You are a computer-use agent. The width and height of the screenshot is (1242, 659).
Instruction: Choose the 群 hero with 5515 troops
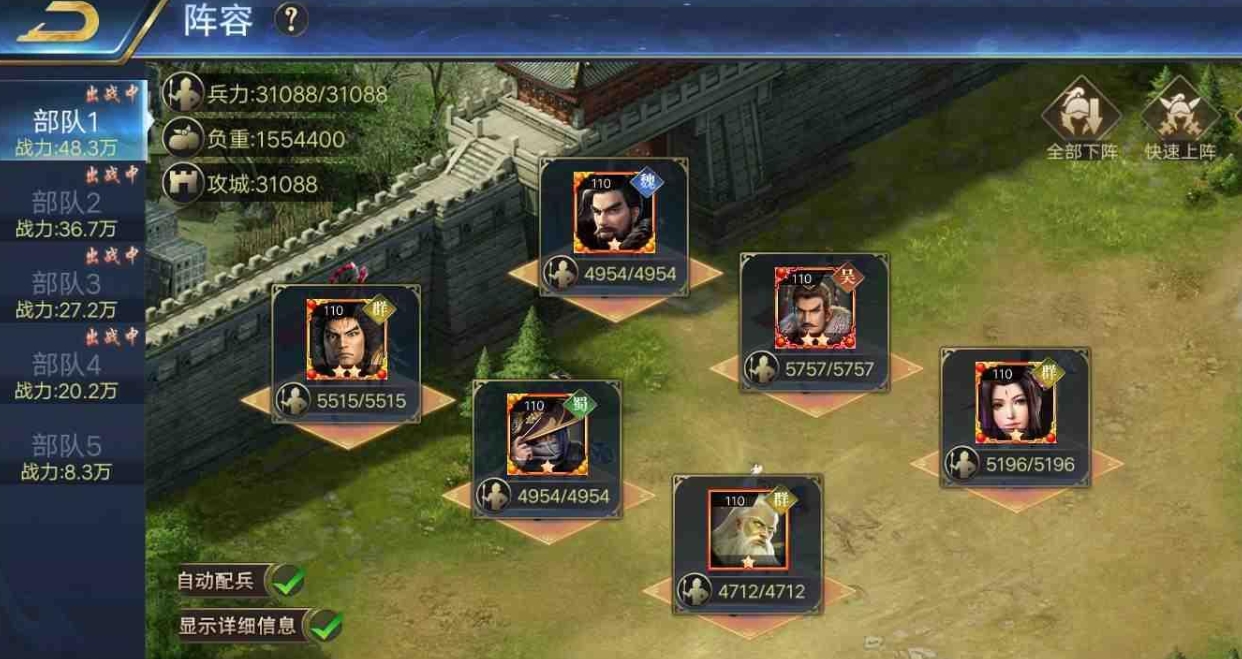point(346,340)
